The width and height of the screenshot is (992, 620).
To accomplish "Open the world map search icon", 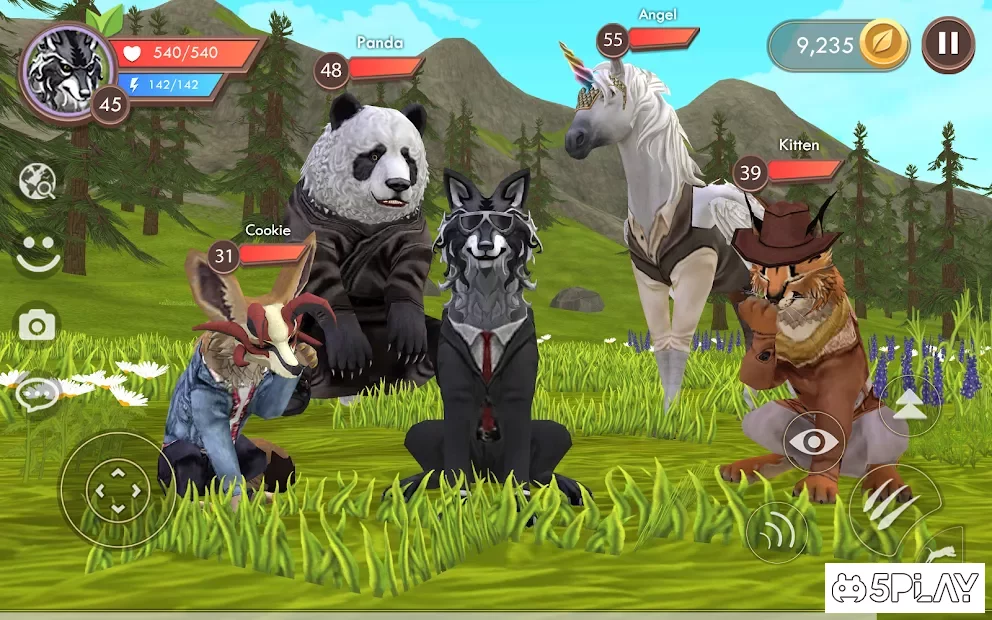I will pyautogui.click(x=38, y=182).
